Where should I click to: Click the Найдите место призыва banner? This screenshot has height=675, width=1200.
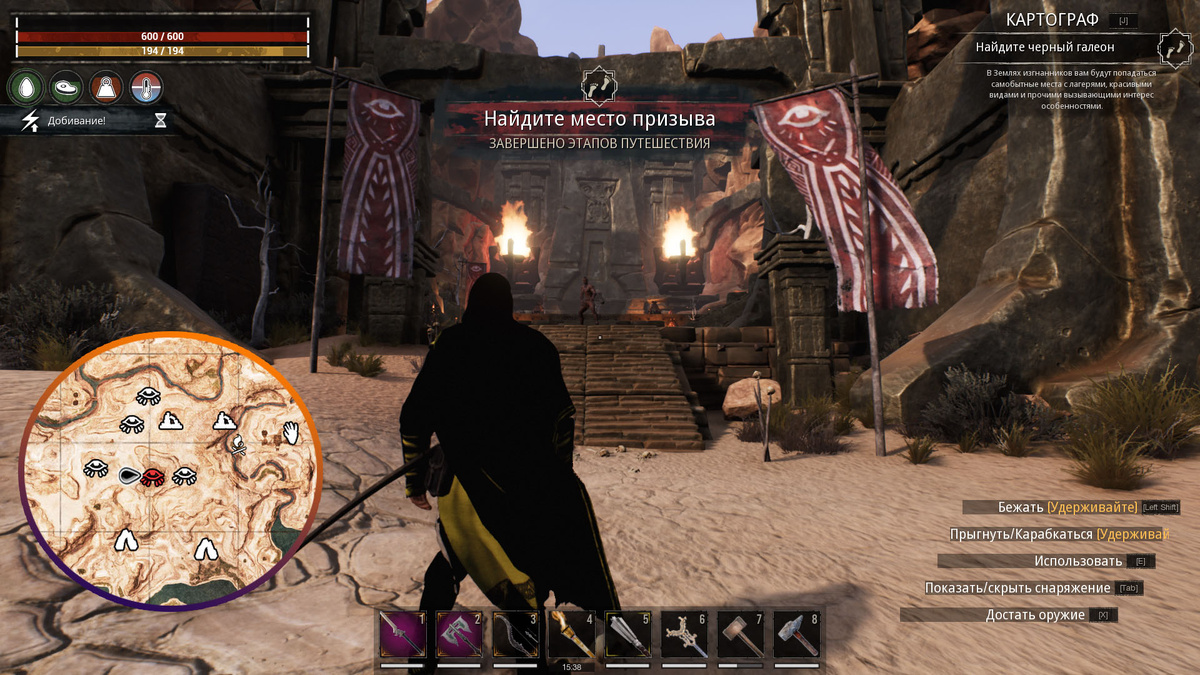(x=599, y=119)
